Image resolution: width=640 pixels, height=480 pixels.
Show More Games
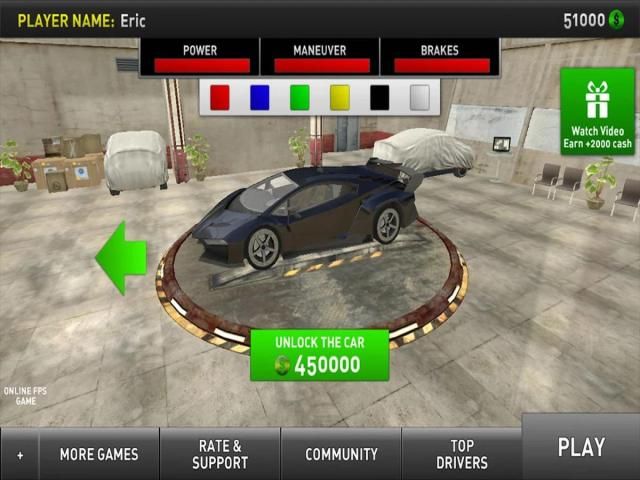[99, 454]
